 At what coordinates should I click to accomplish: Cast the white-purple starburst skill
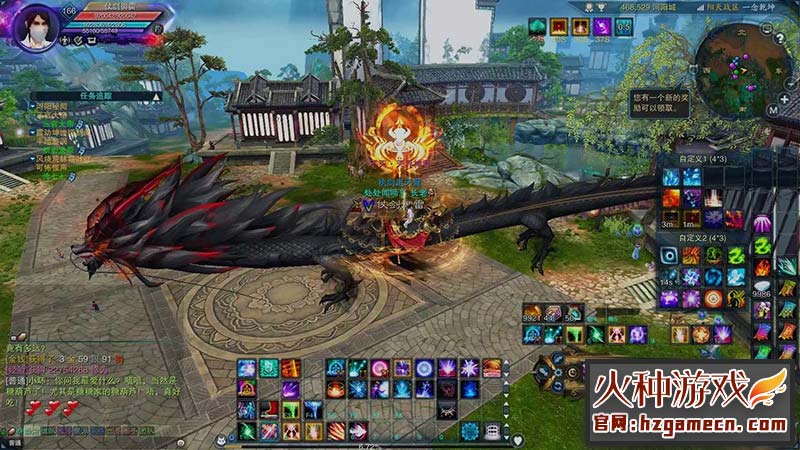click(470, 368)
